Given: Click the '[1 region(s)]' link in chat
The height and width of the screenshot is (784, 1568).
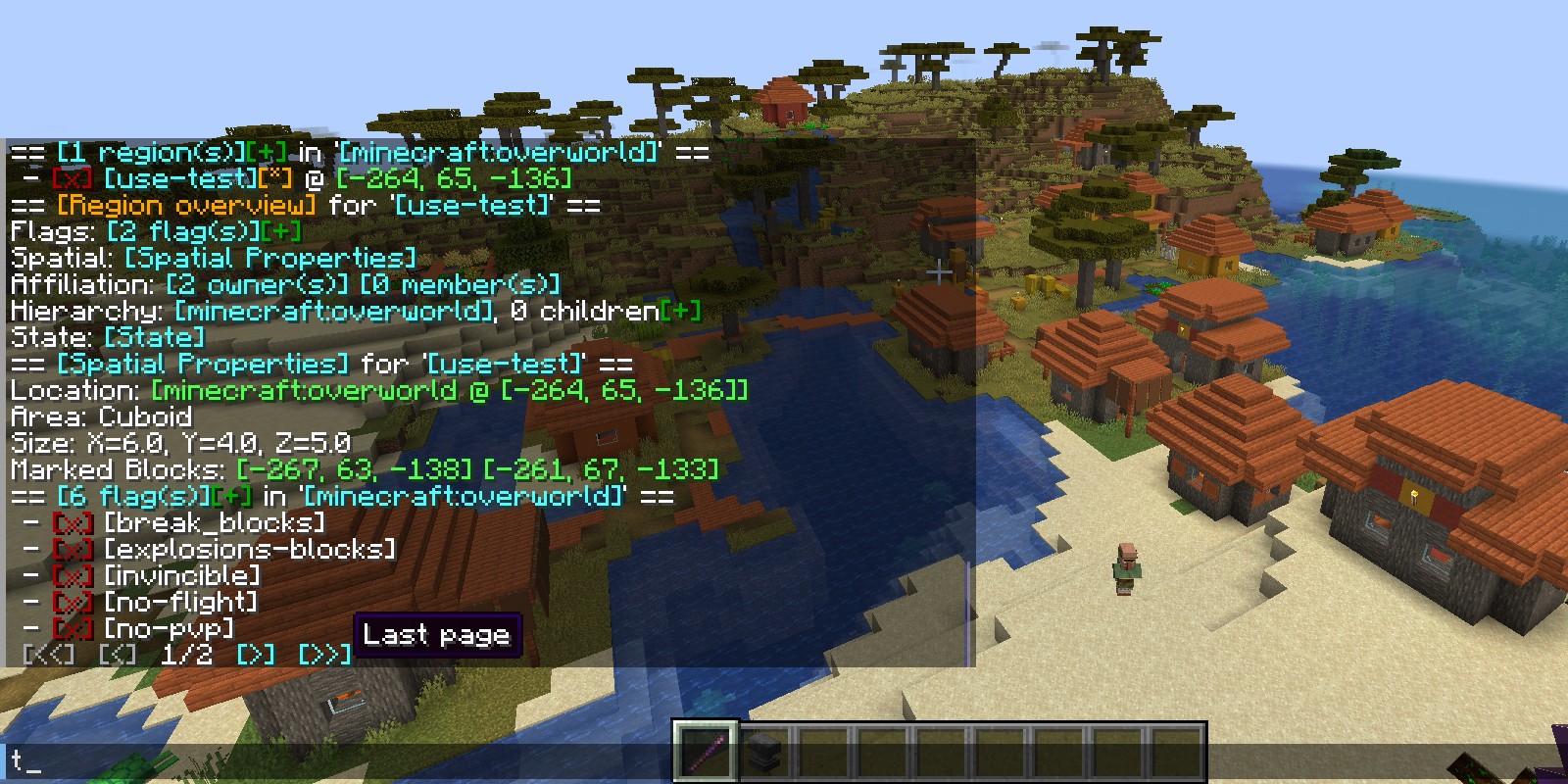Looking at the screenshot, I should pos(150,153).
